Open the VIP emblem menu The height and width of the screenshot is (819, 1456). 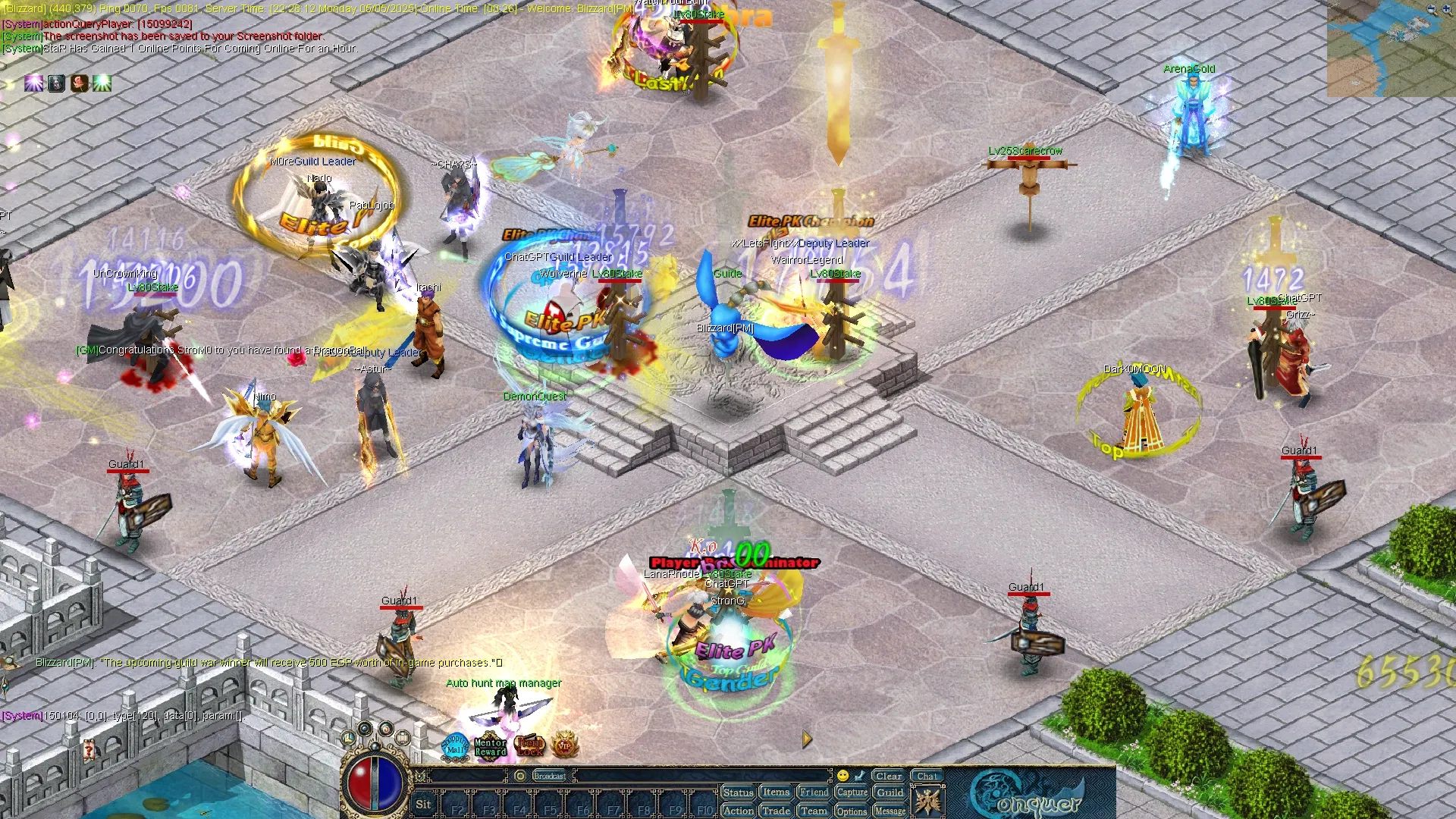pos(564,746)
